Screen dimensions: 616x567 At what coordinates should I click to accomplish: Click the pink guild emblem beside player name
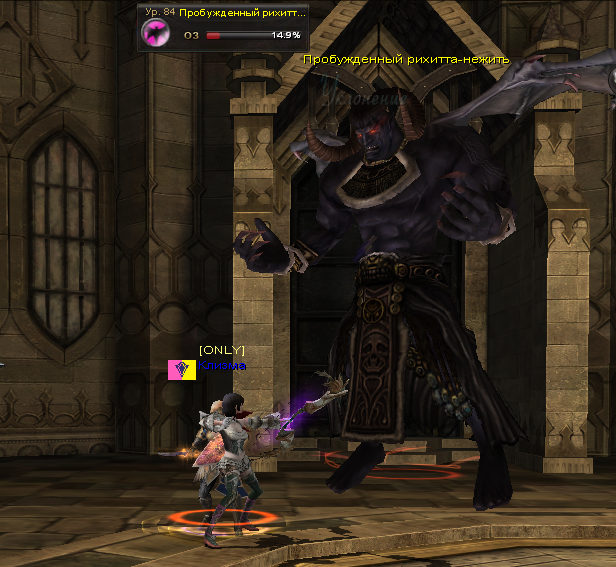[x=182, y=369]
